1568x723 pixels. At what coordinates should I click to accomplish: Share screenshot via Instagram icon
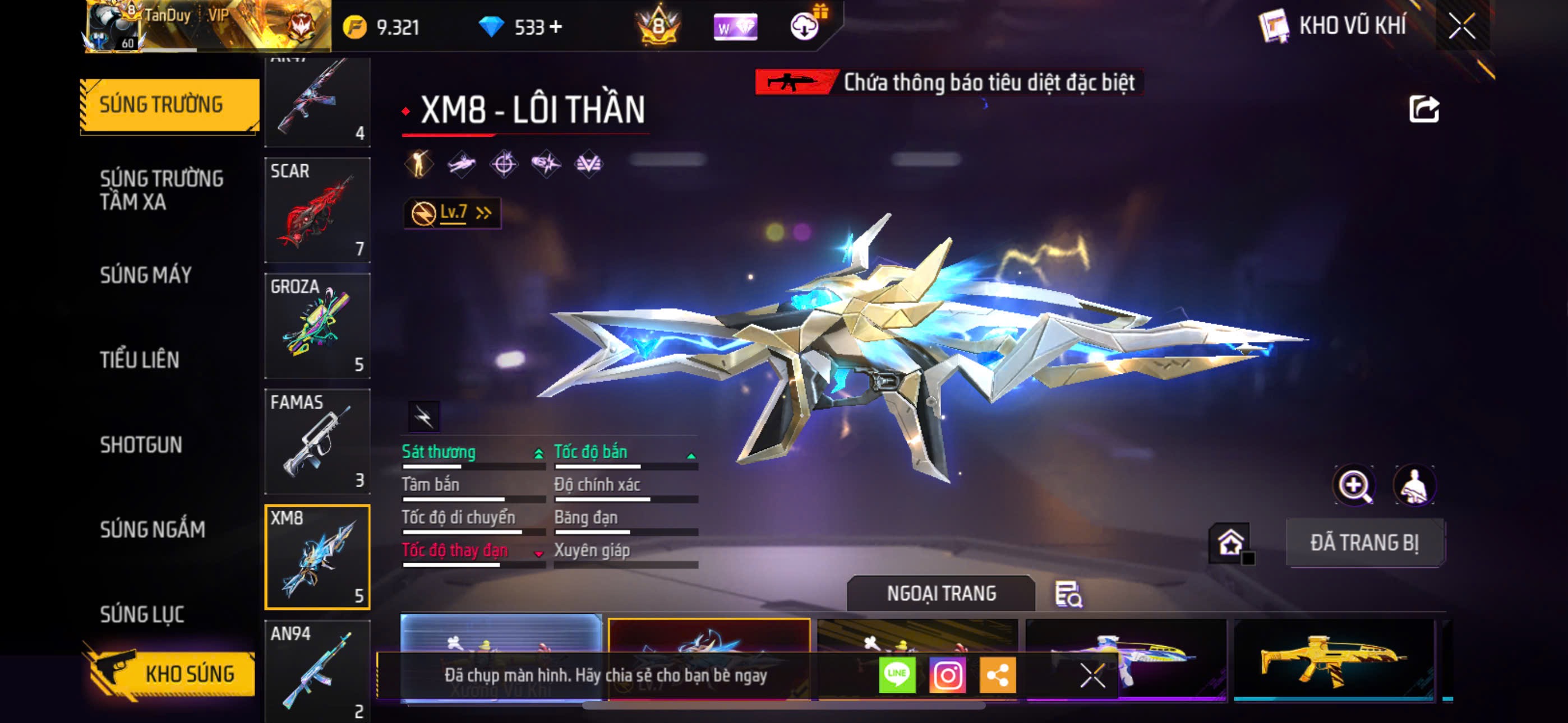947,675
